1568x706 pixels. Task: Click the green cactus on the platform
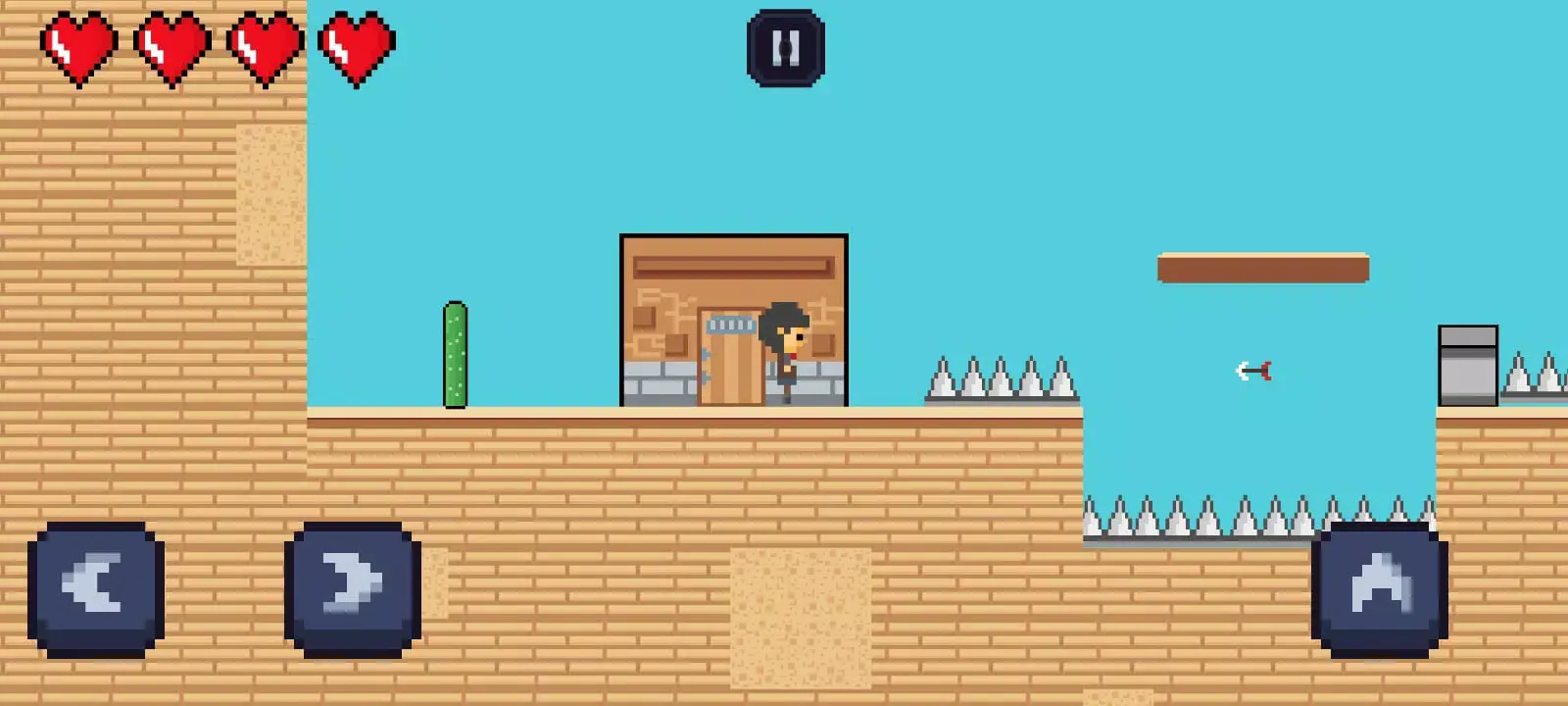456,353
